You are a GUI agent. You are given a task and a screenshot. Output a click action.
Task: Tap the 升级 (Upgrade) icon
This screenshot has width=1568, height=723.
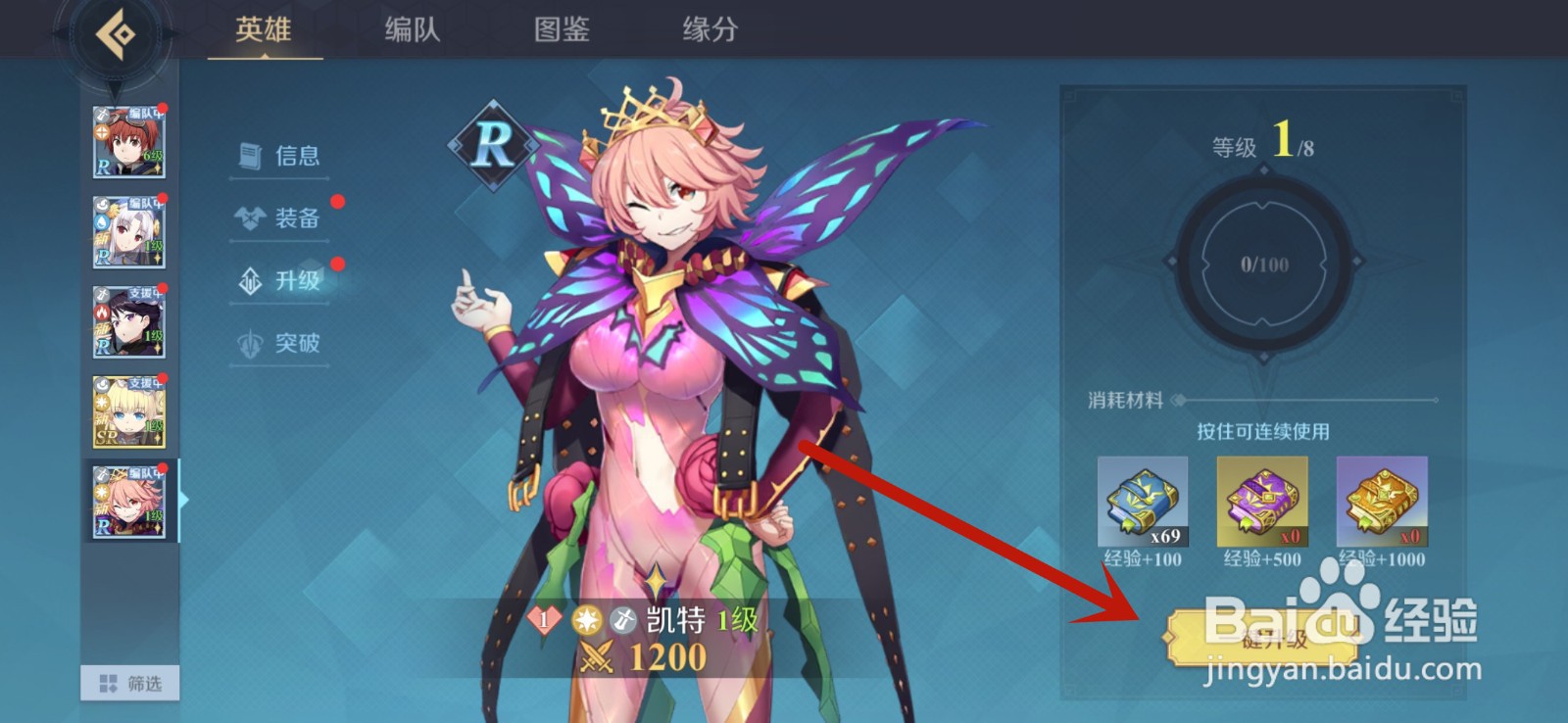[x=251, y=281]
